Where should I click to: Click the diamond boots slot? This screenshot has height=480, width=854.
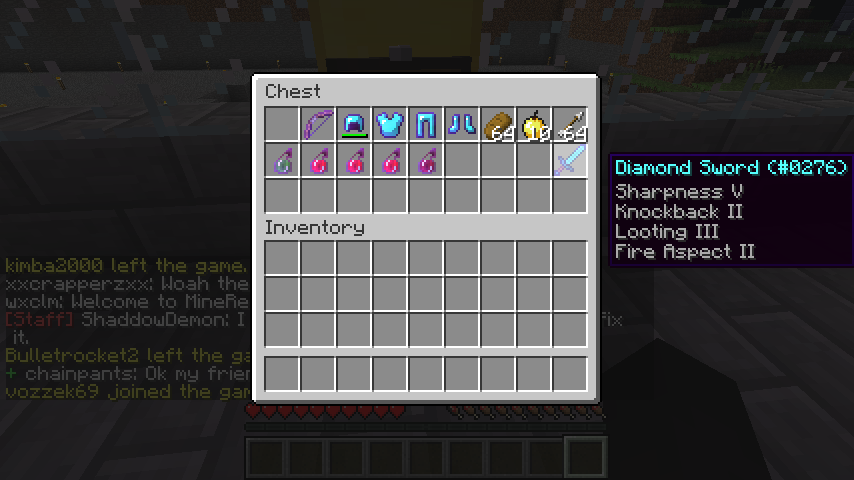(462, 125)
